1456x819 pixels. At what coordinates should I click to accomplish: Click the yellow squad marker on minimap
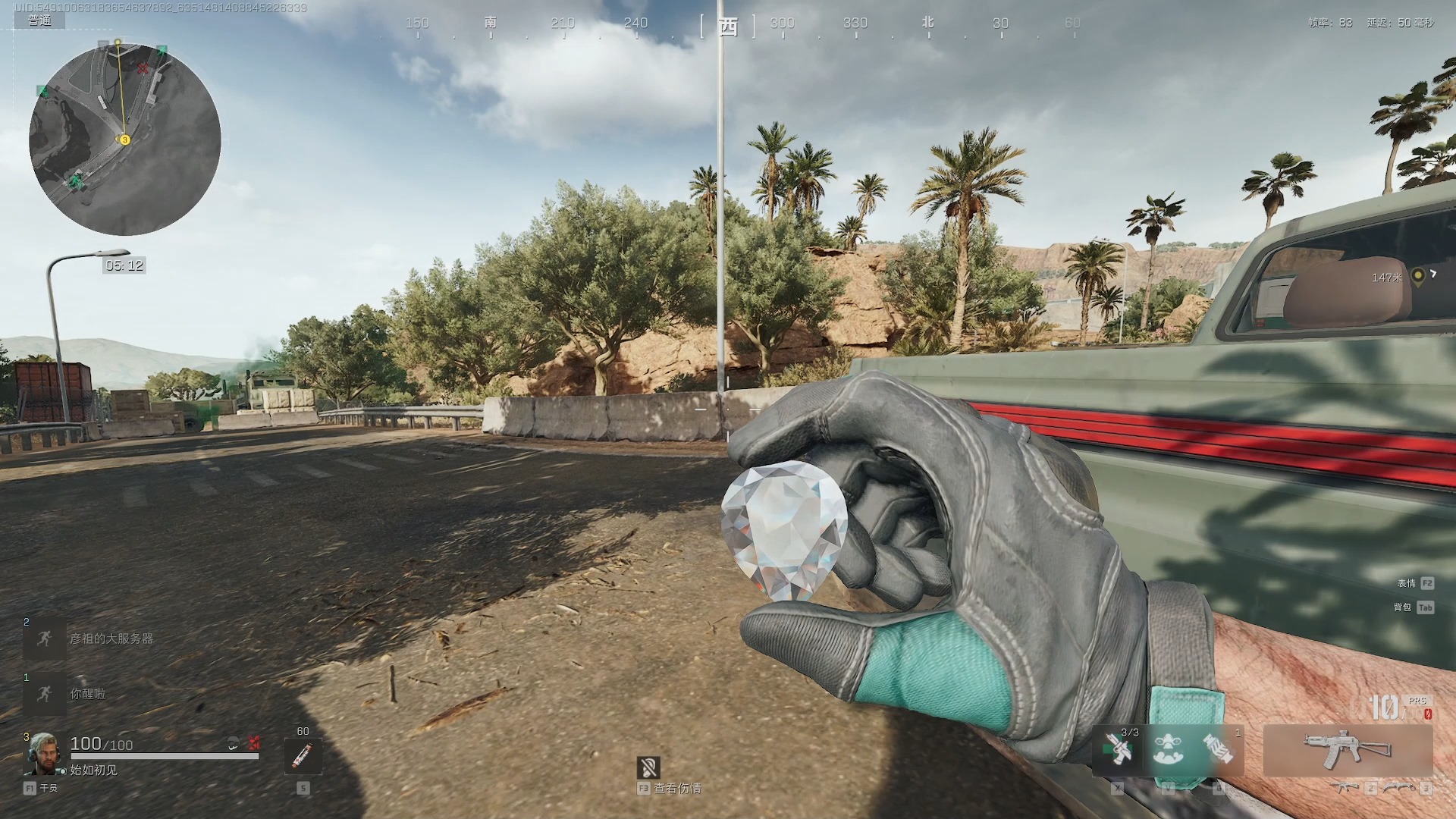(125, 140)
